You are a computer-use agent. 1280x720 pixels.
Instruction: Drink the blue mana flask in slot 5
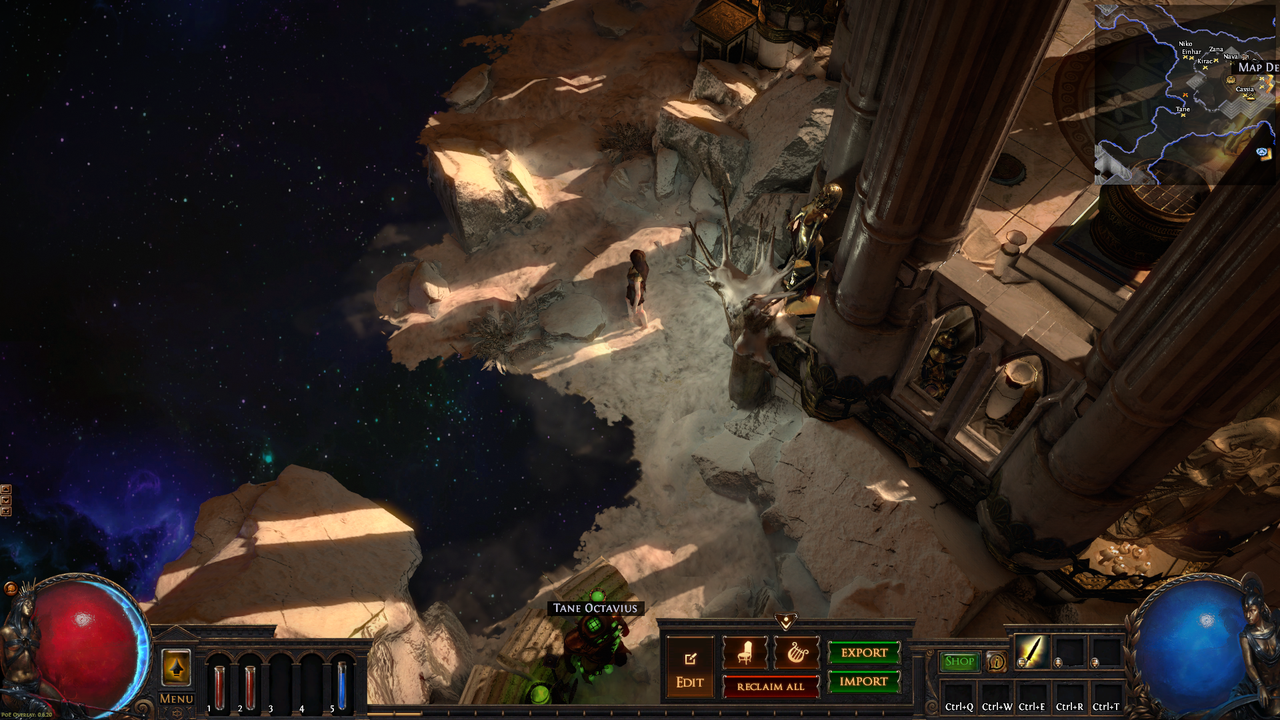tap(342, 686)
